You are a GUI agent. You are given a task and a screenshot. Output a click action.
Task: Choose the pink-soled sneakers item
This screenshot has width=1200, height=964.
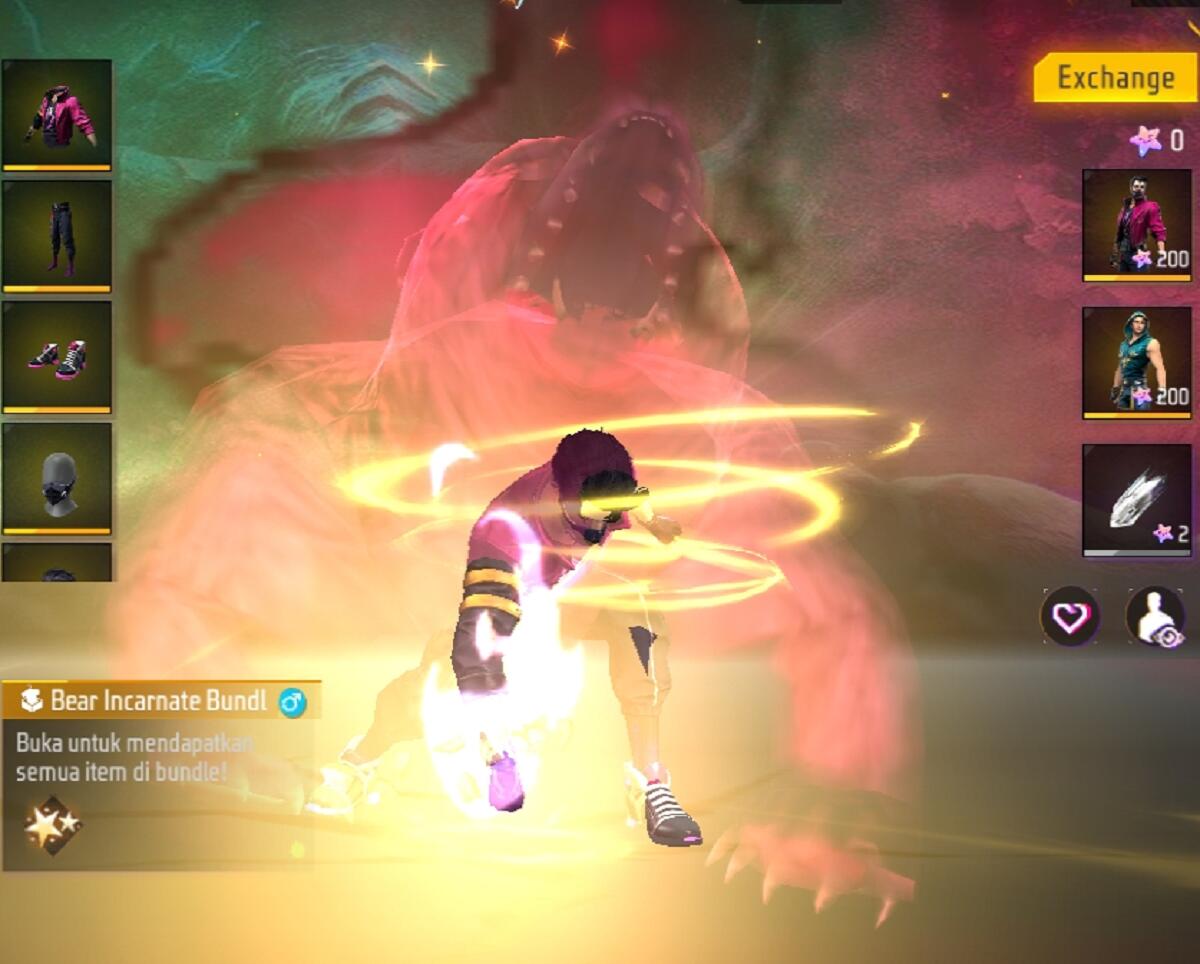pos(57,357)
